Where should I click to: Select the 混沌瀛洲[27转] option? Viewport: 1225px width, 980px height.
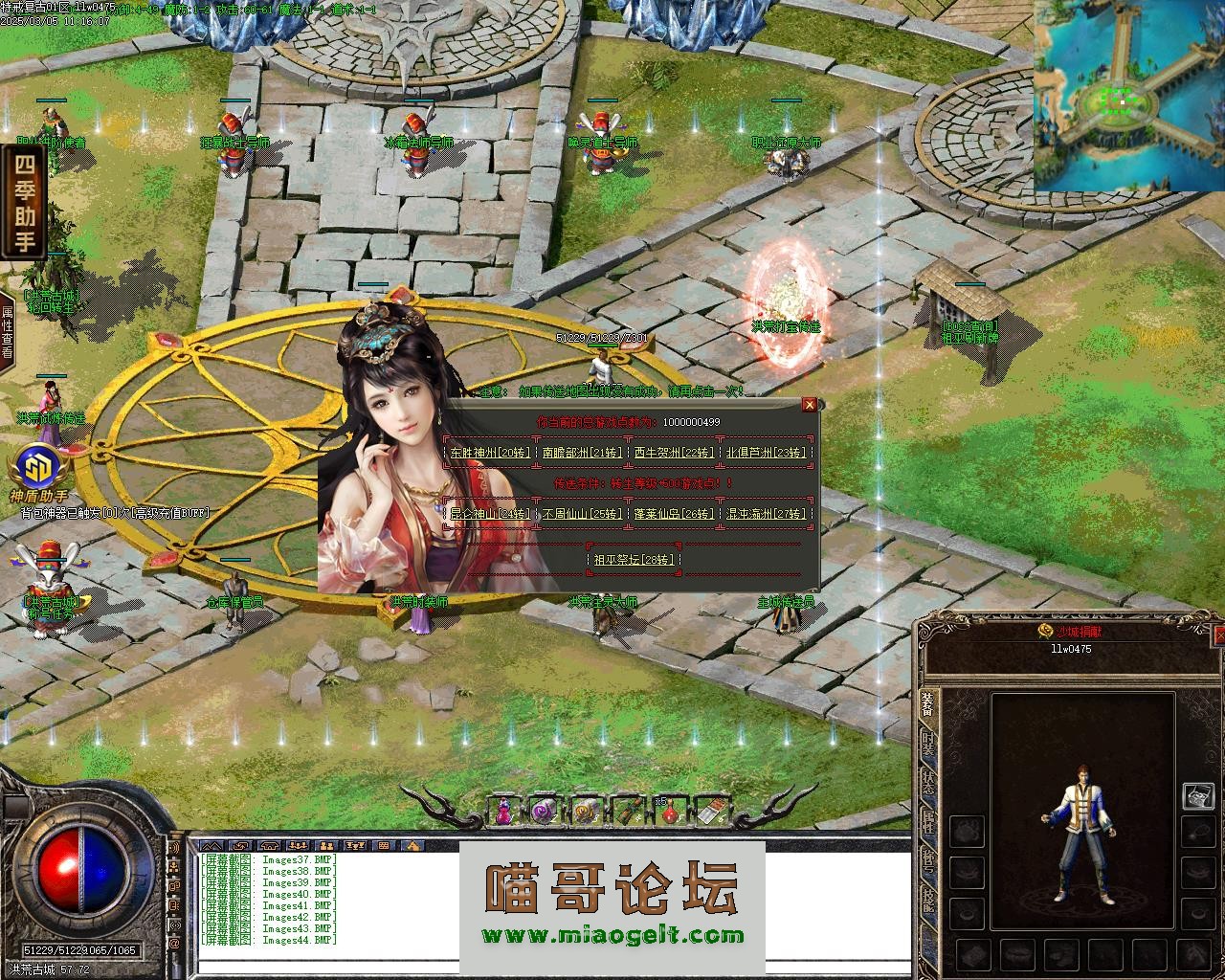(x=766, y=514)
